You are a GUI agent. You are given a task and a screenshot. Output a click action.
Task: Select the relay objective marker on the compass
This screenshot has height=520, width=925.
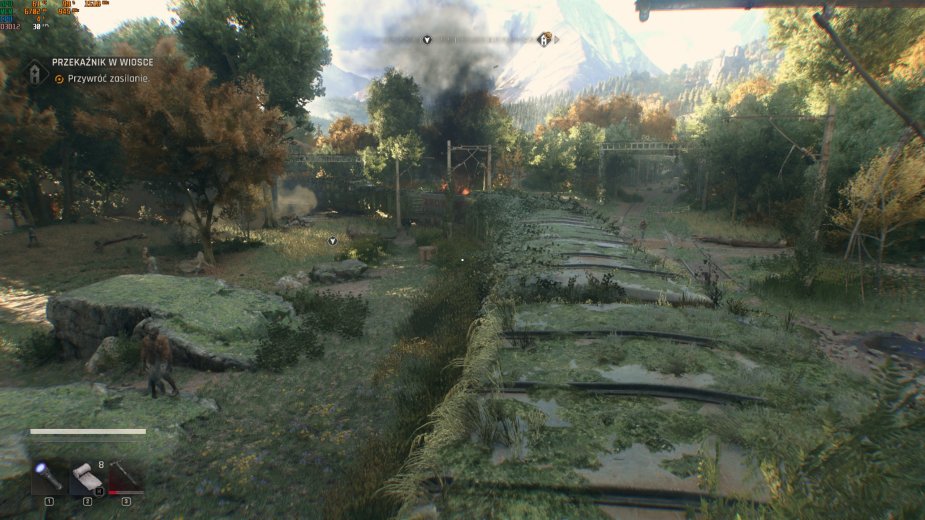pos(544,40)
